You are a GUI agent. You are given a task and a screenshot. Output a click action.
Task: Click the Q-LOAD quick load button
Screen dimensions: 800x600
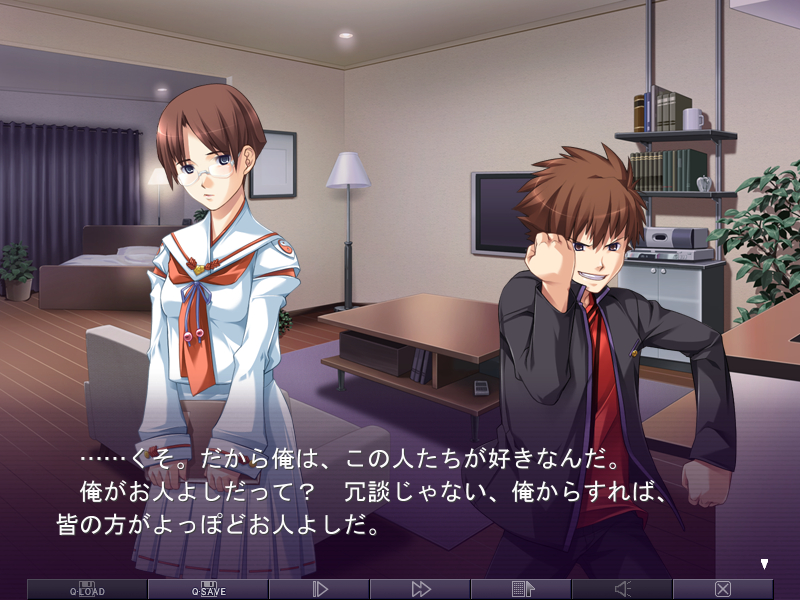pos(87,589)
